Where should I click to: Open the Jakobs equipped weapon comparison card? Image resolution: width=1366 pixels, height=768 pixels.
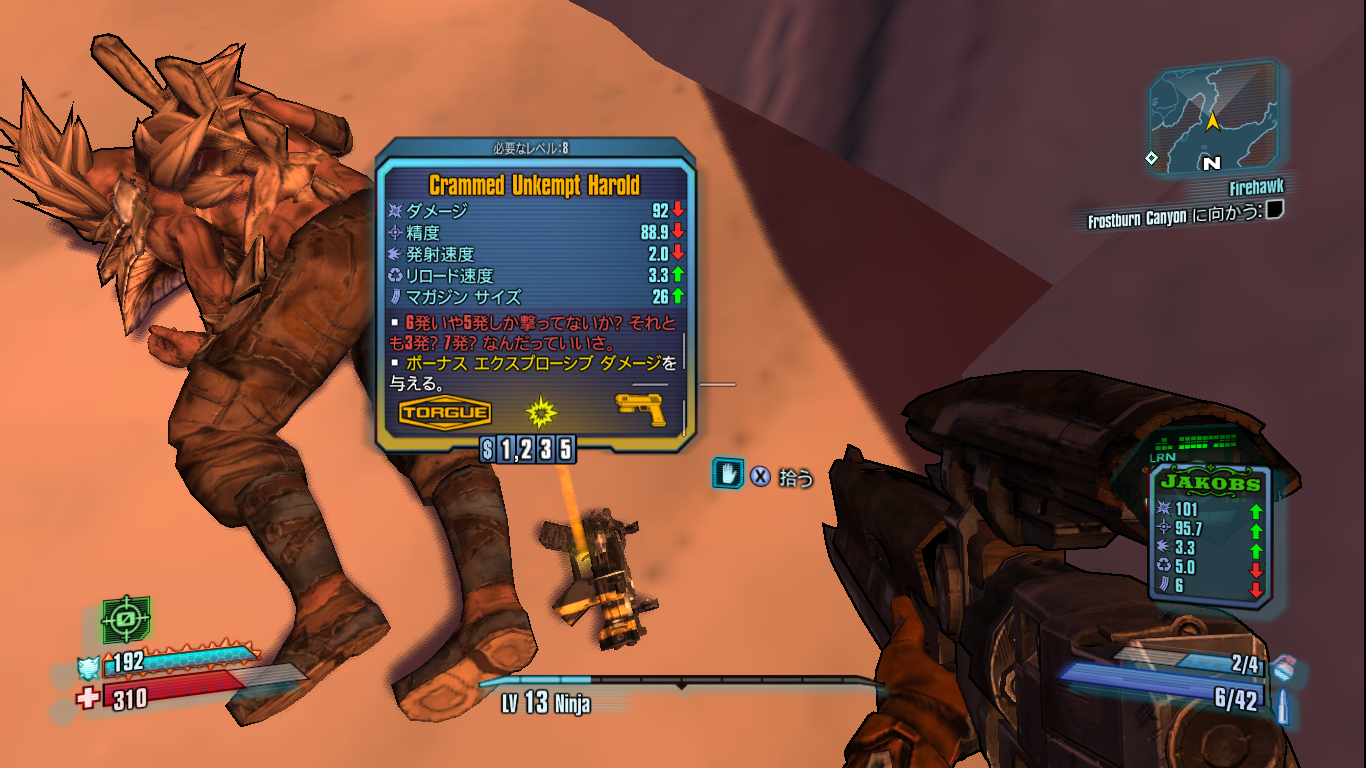point(1208,533)
